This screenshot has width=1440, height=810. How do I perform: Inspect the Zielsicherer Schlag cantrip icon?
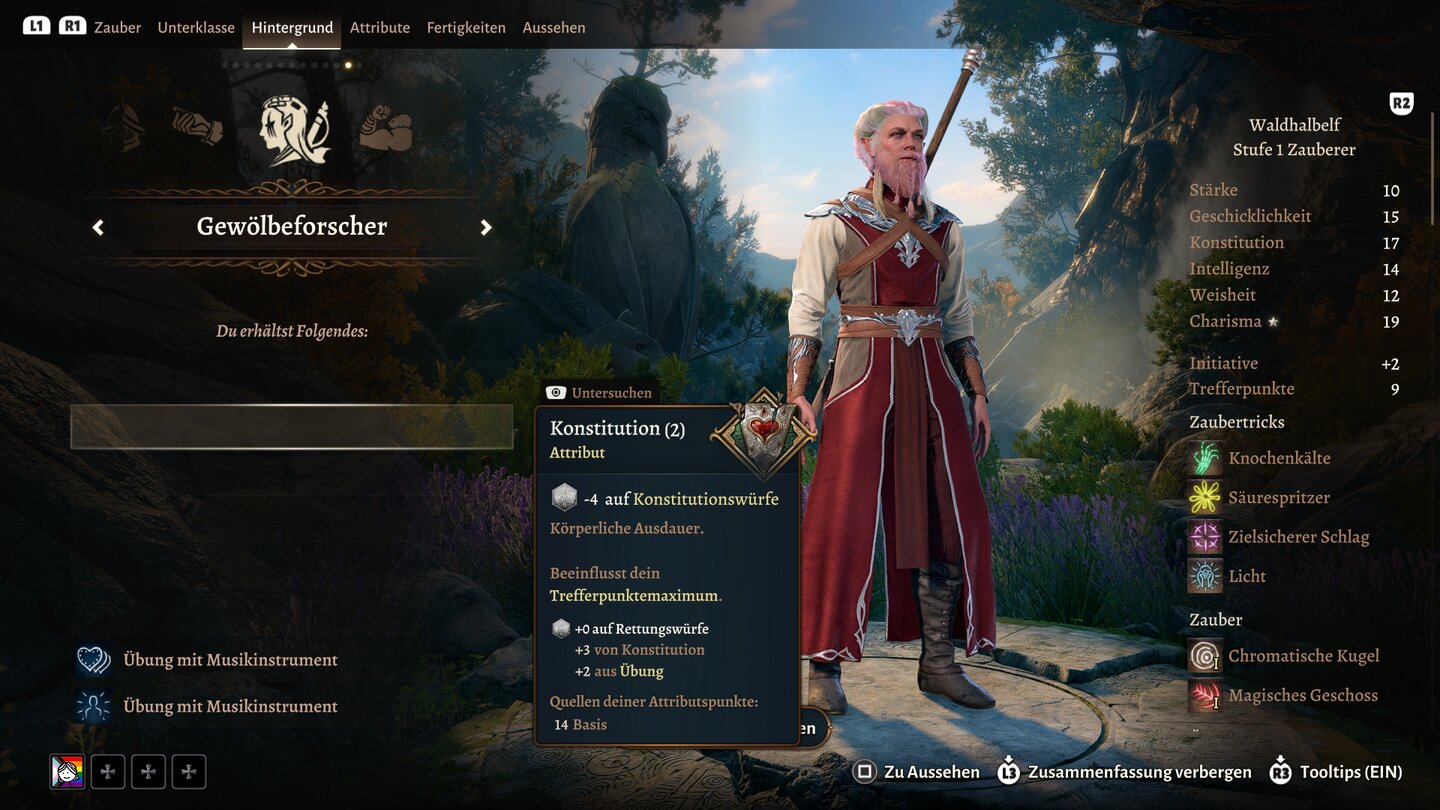[1205, 537]
